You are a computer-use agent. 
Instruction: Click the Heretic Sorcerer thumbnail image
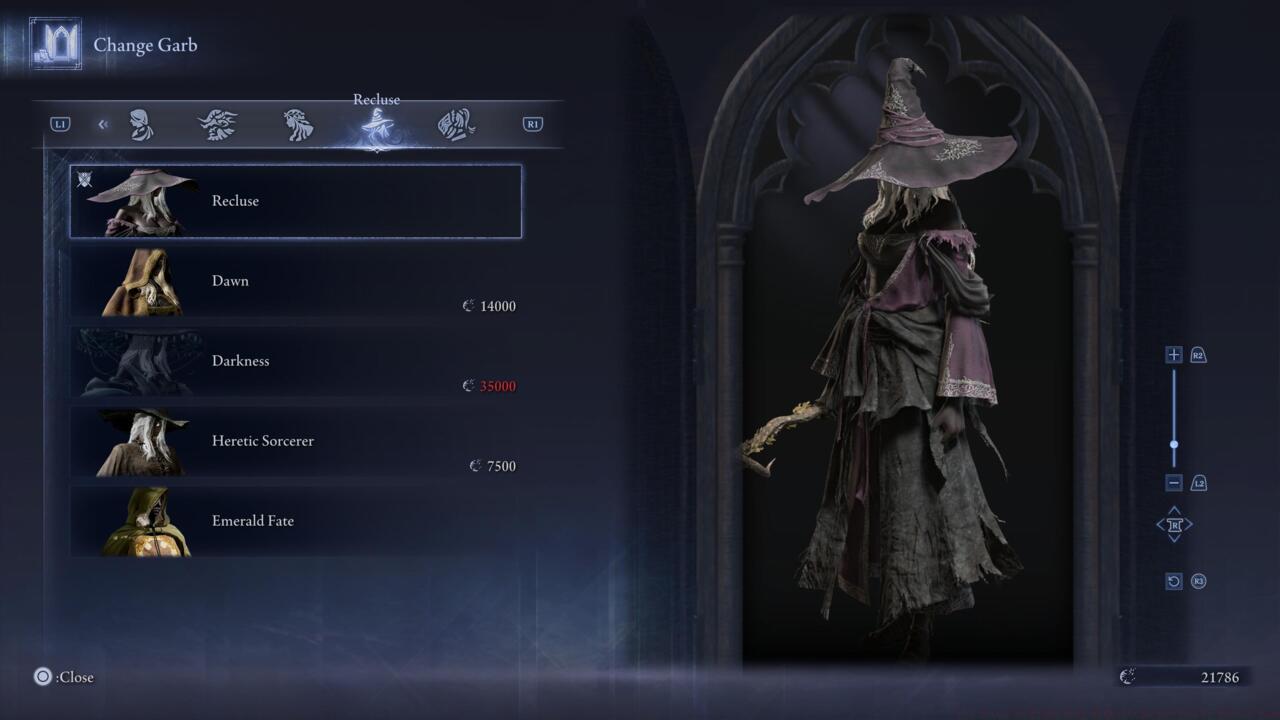click(141, 442)
